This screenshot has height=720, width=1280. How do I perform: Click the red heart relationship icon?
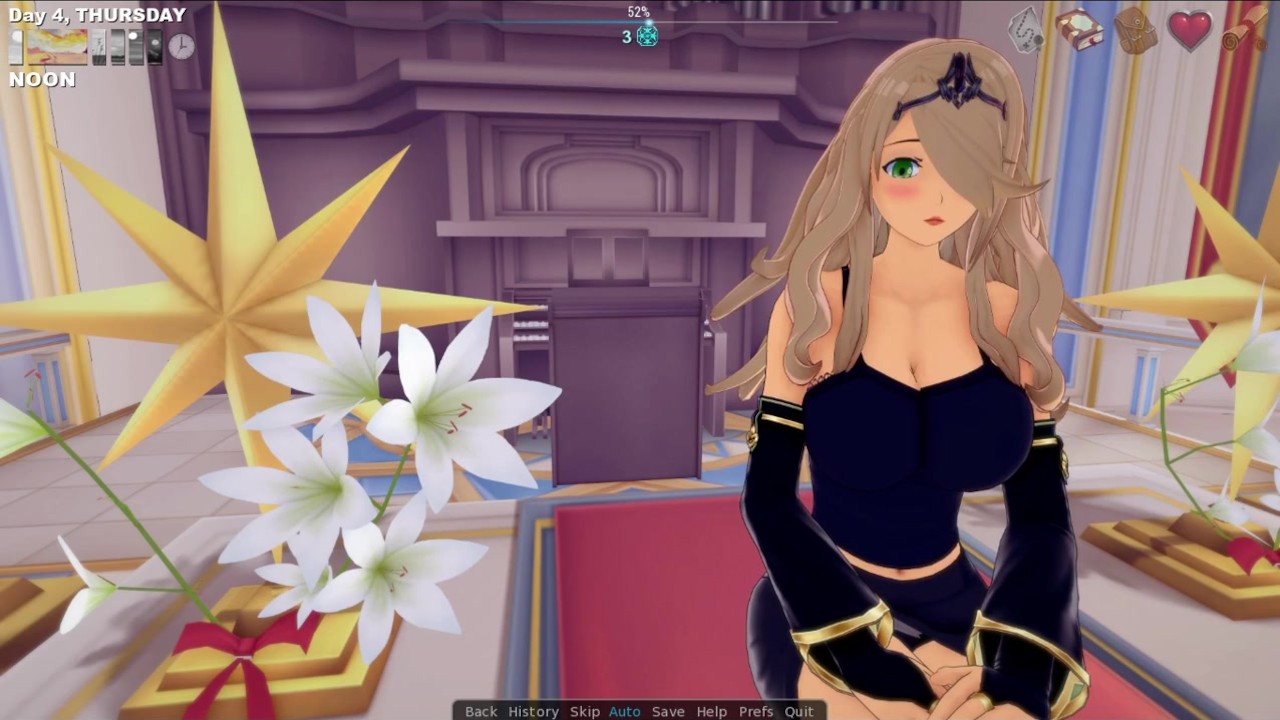click(x=1190, y=30)
